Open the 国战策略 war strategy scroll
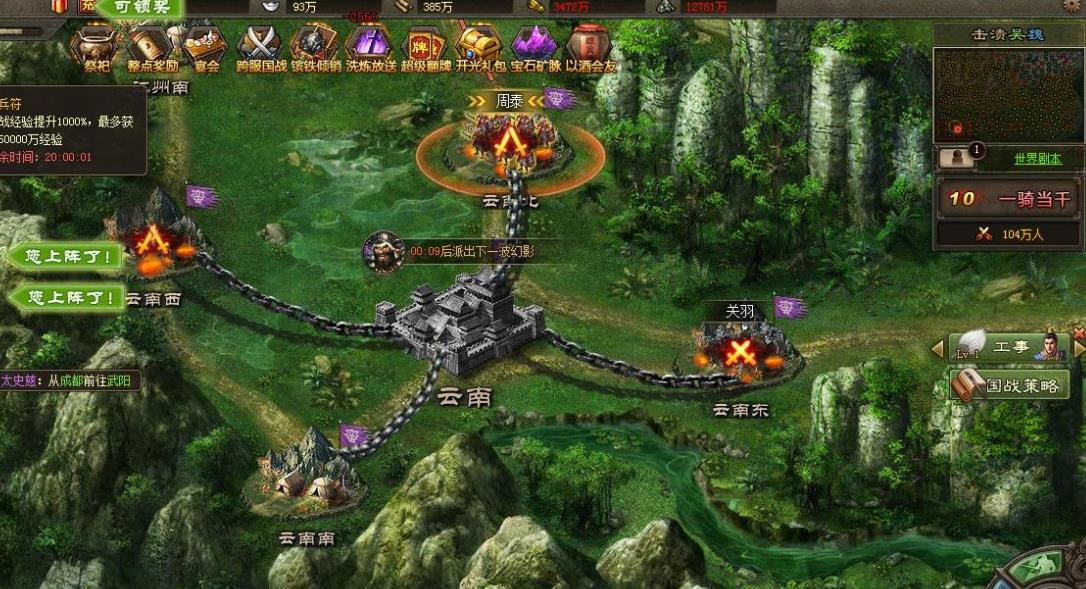The image size is (1086, 589). [x=1008, y=384]
